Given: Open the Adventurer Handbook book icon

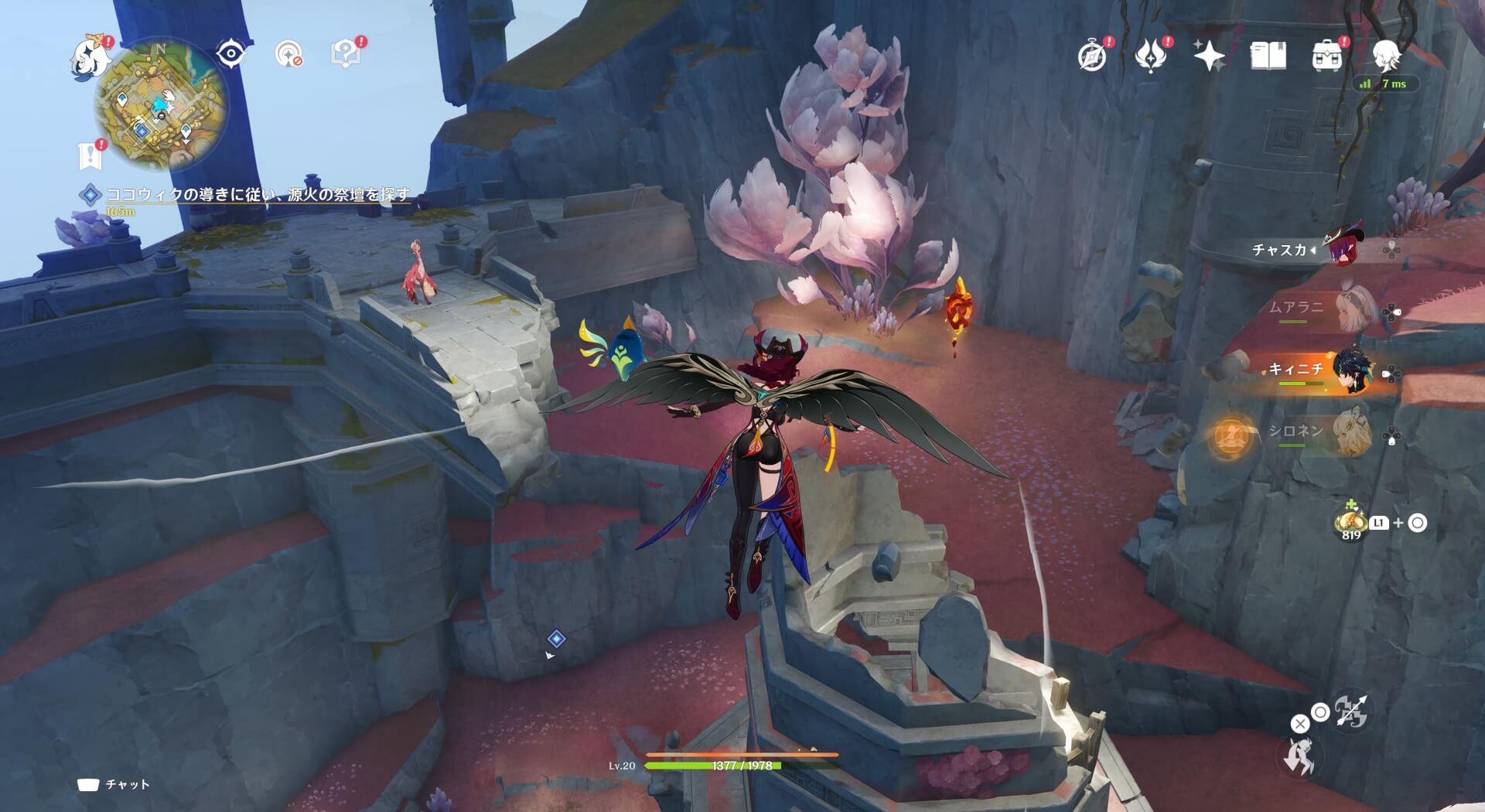Looking at the screenshot, I should 1268,55.
